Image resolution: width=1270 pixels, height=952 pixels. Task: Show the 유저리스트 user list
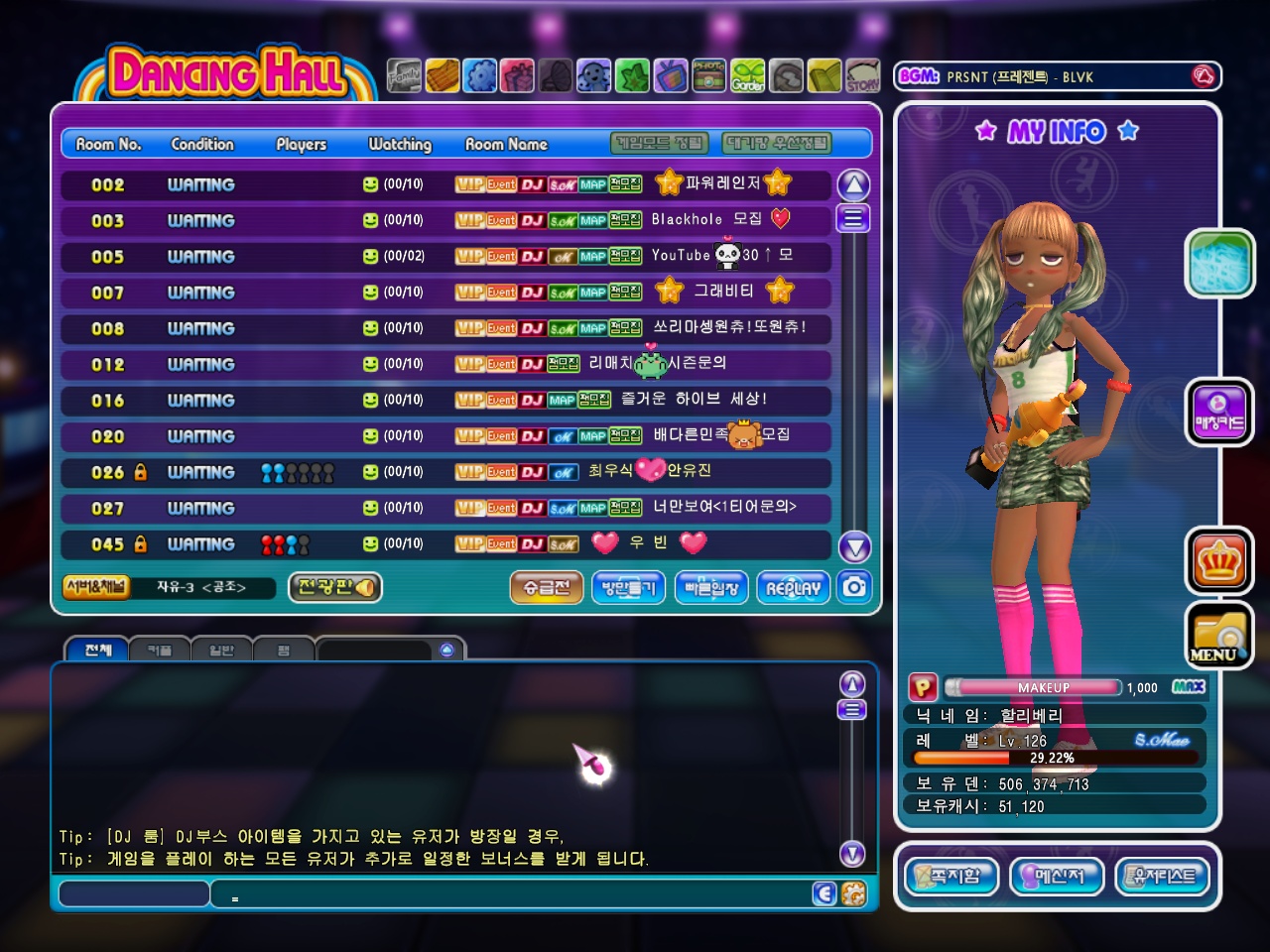point(1163,876)
